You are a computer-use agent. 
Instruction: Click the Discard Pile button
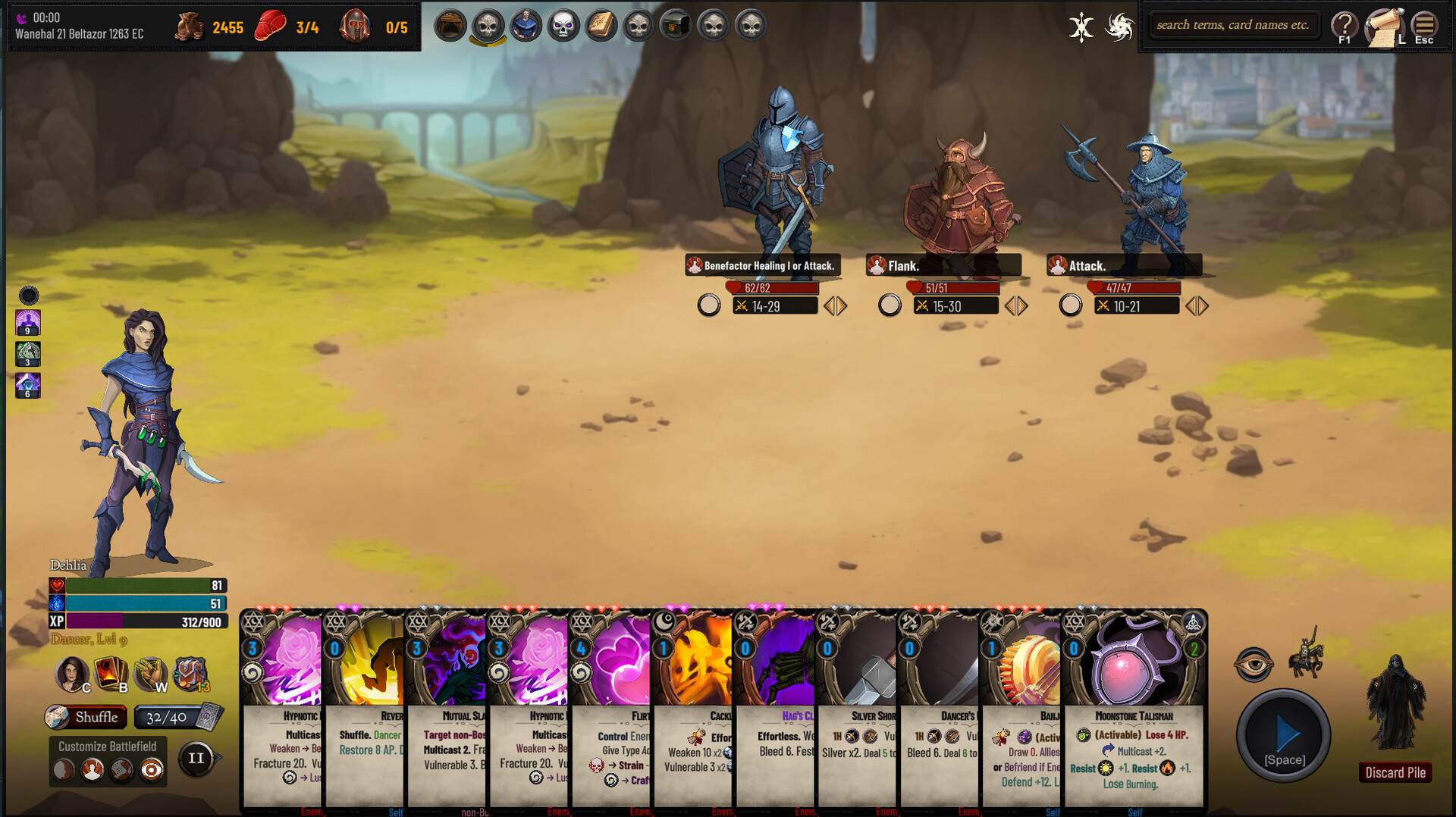[x=1395, y=772]
